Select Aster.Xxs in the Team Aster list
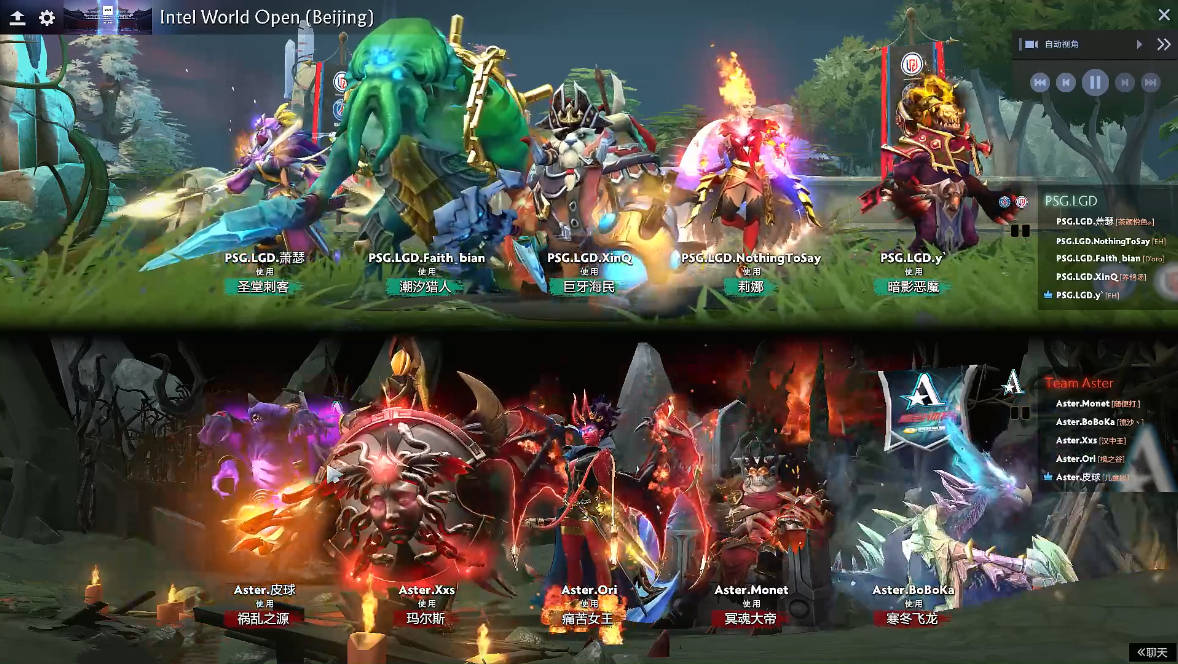This screenshot has width=1178, height=664. 1077,440
